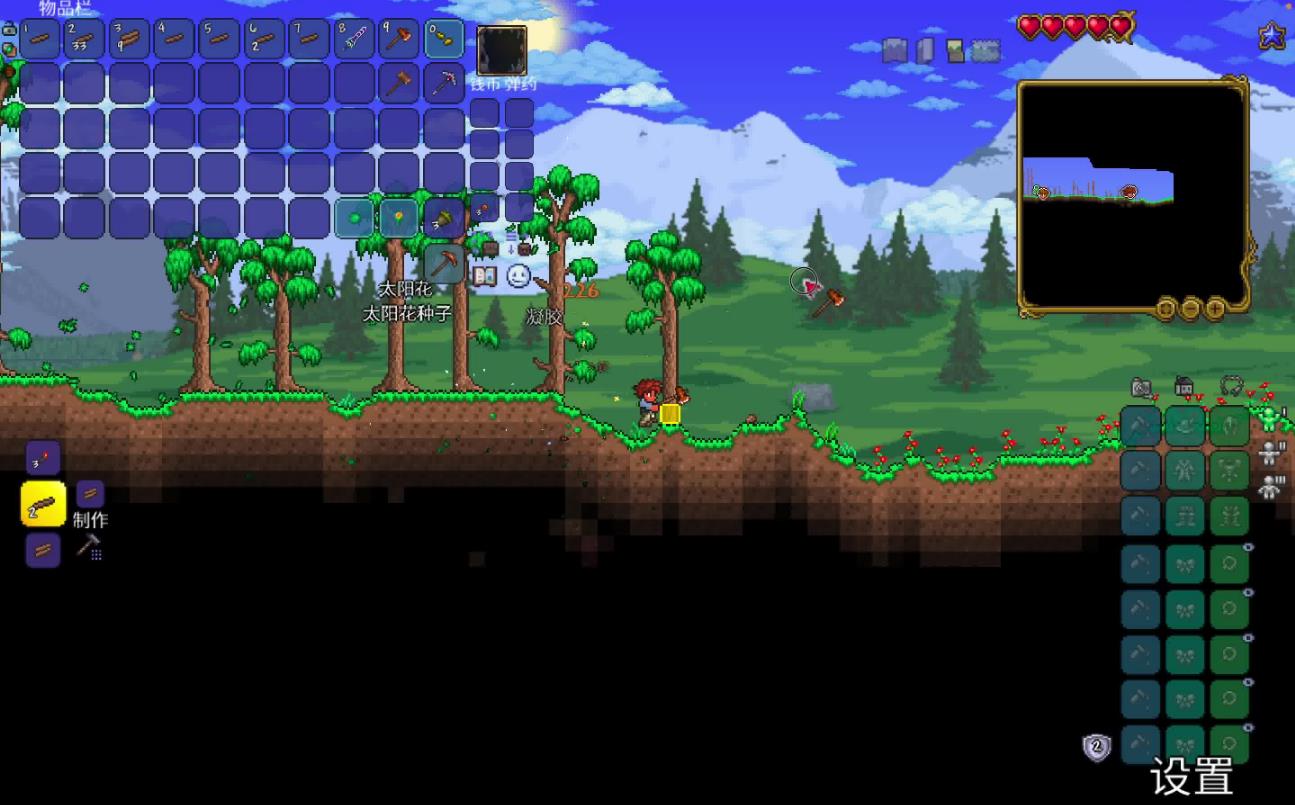Open the crafting window hammer grid icon

[90, 546]
